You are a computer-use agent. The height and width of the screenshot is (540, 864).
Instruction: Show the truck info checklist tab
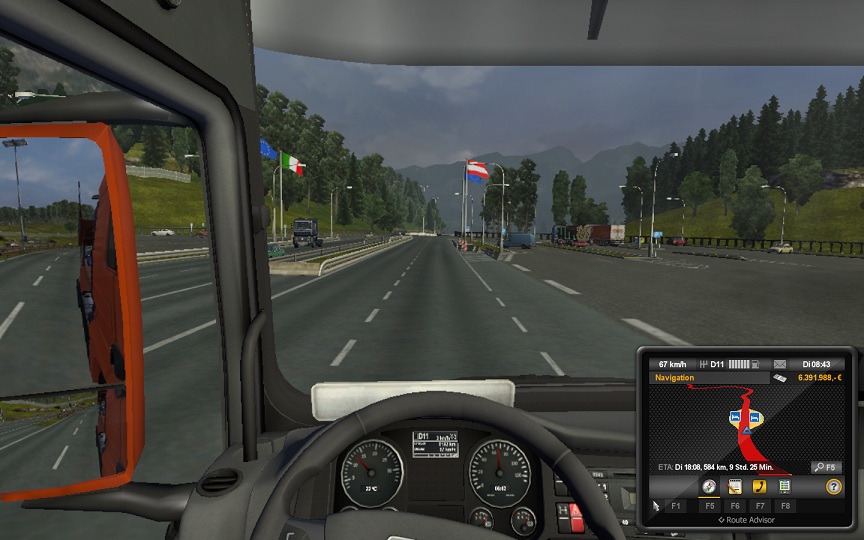[785, 486]
